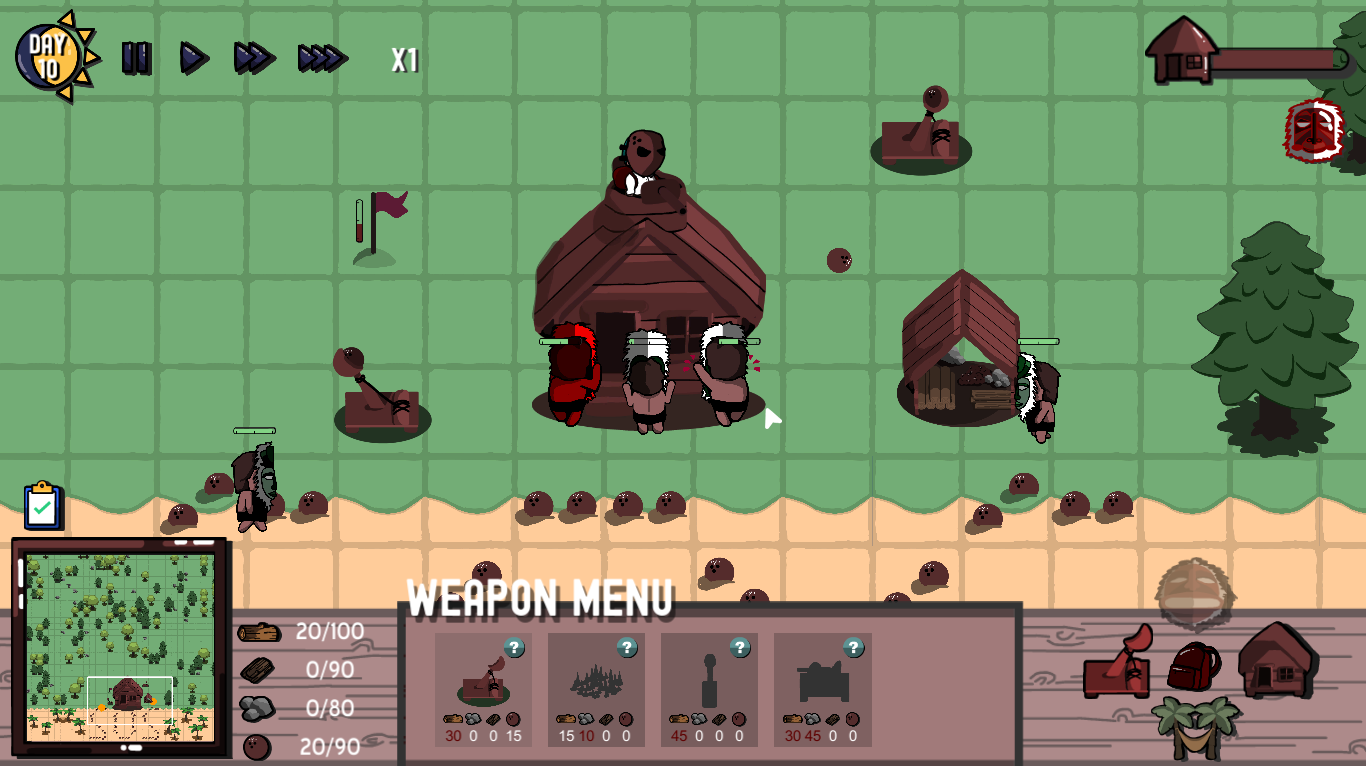This screenshot has width=1366, height=766.
Task: Click the Day 10 sun badge
Action: 52,58
